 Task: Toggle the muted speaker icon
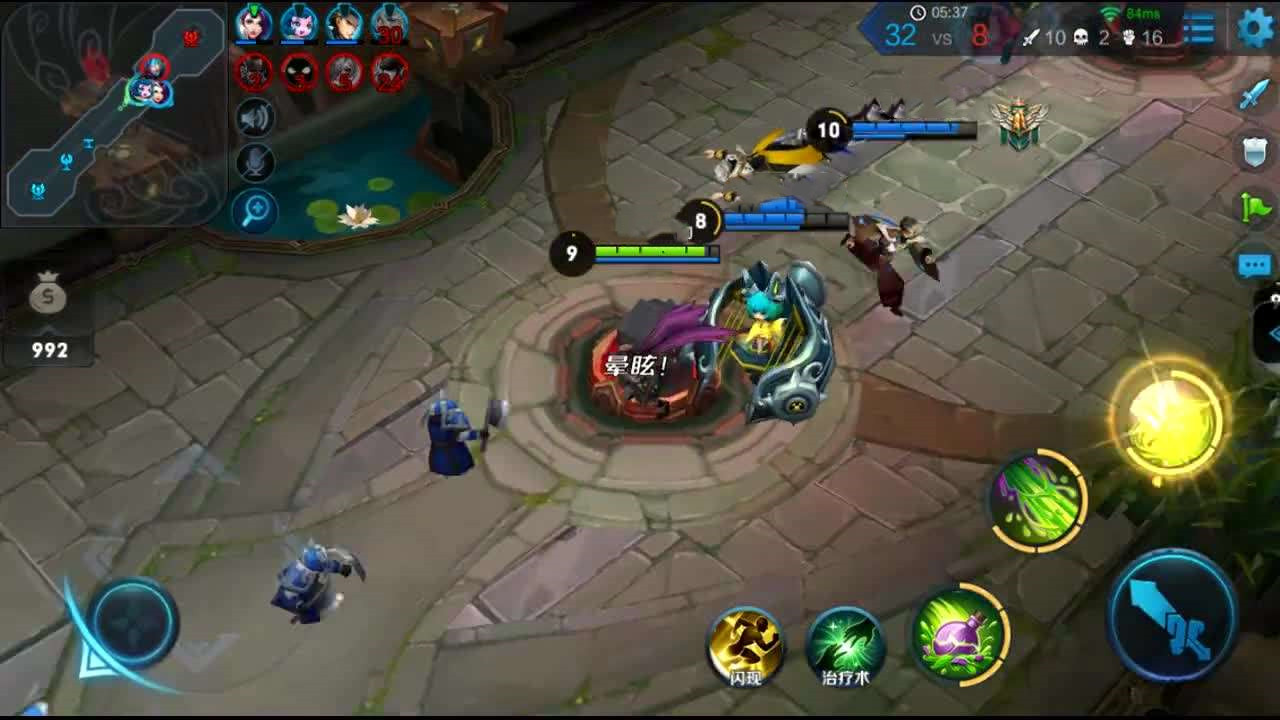click(x=255, y=119)
